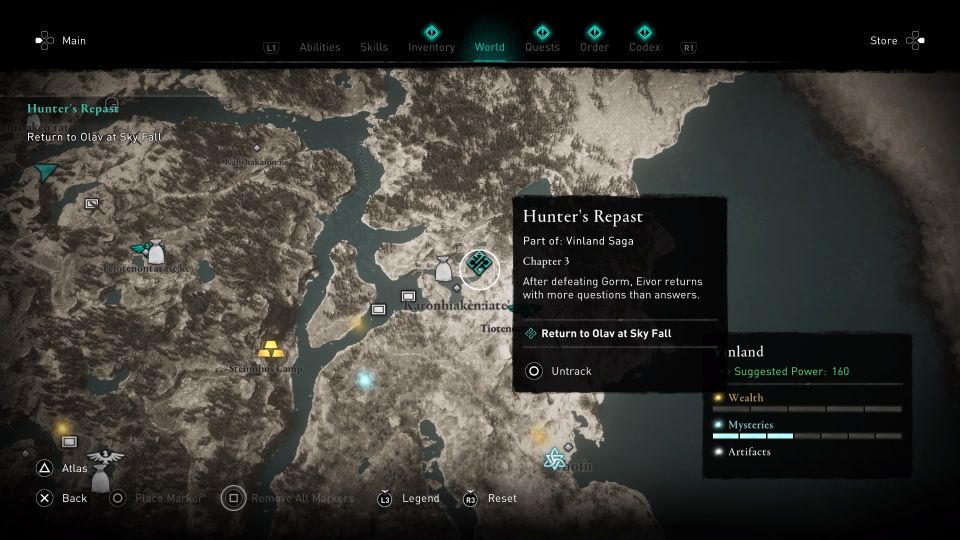Select the tracked Hunter's Repast objective header
This screenshot has width=960, height=540.
point(72,109)
